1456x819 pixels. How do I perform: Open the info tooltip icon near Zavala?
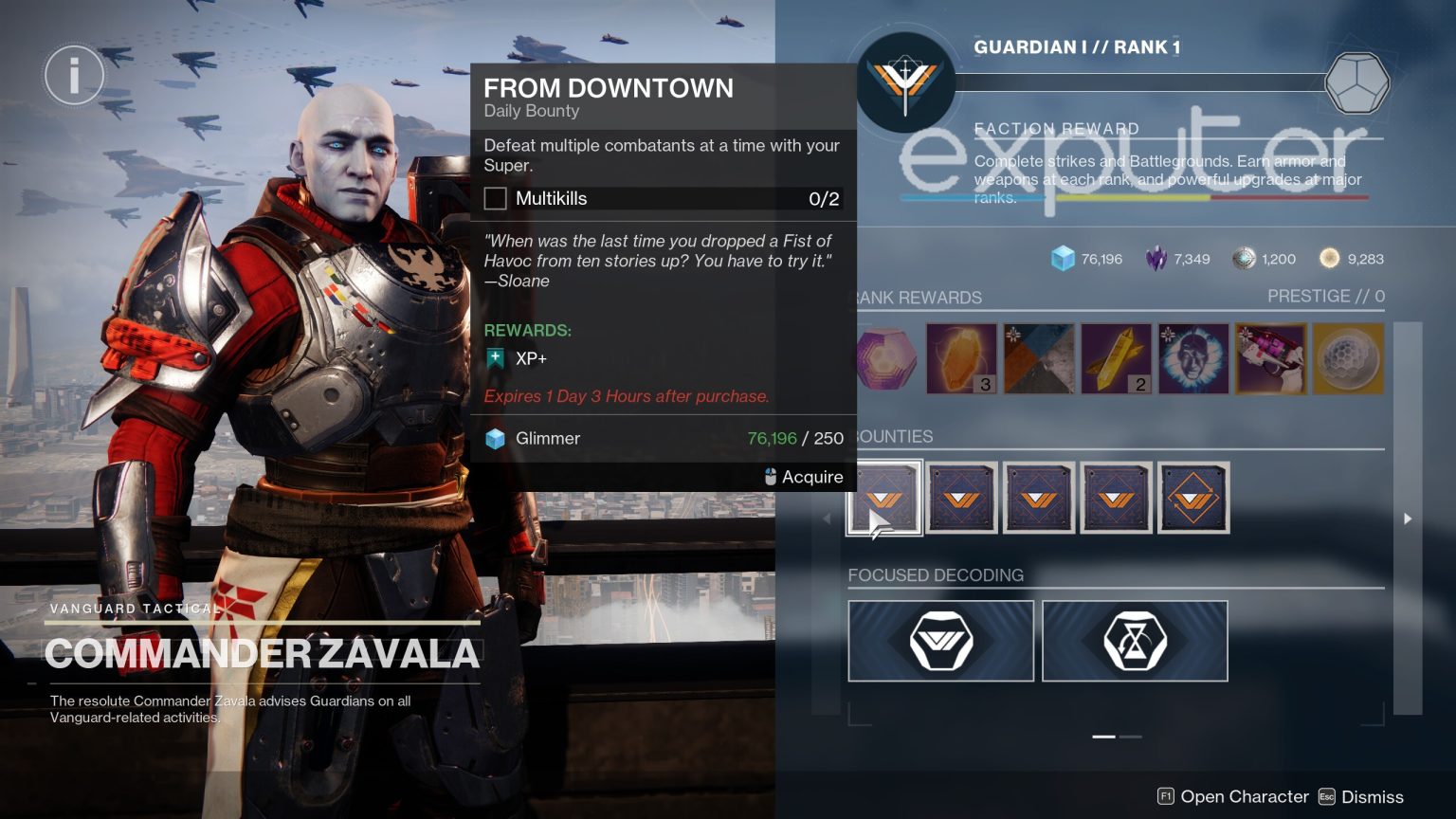pos(74,75)
